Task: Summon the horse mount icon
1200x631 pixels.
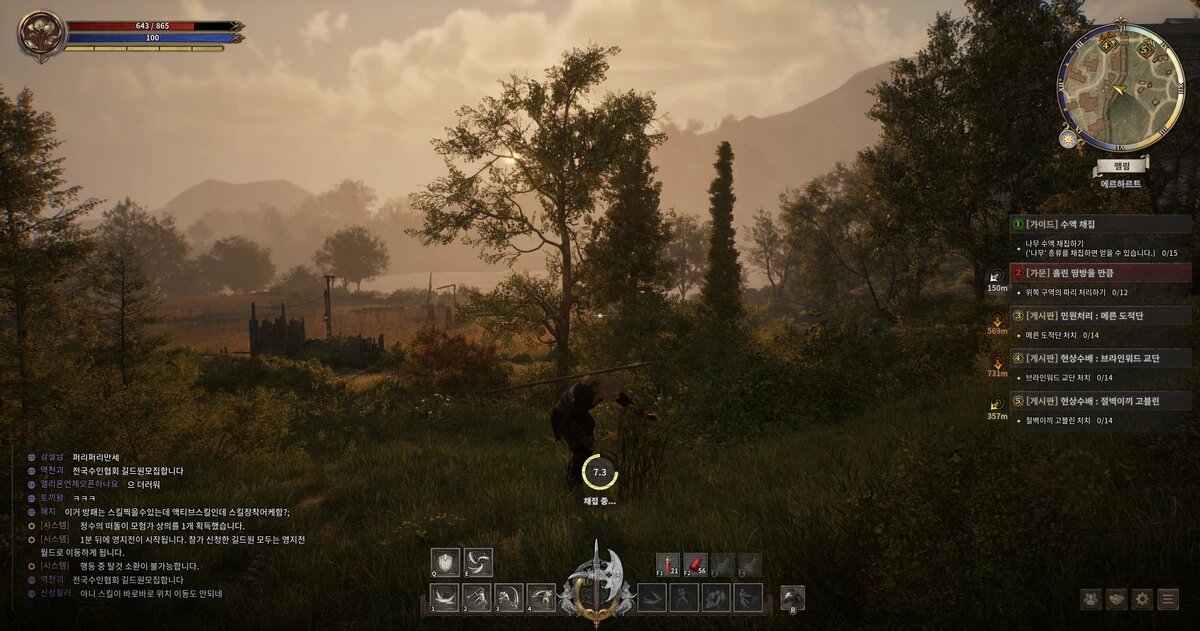Action: pos(792,598)
